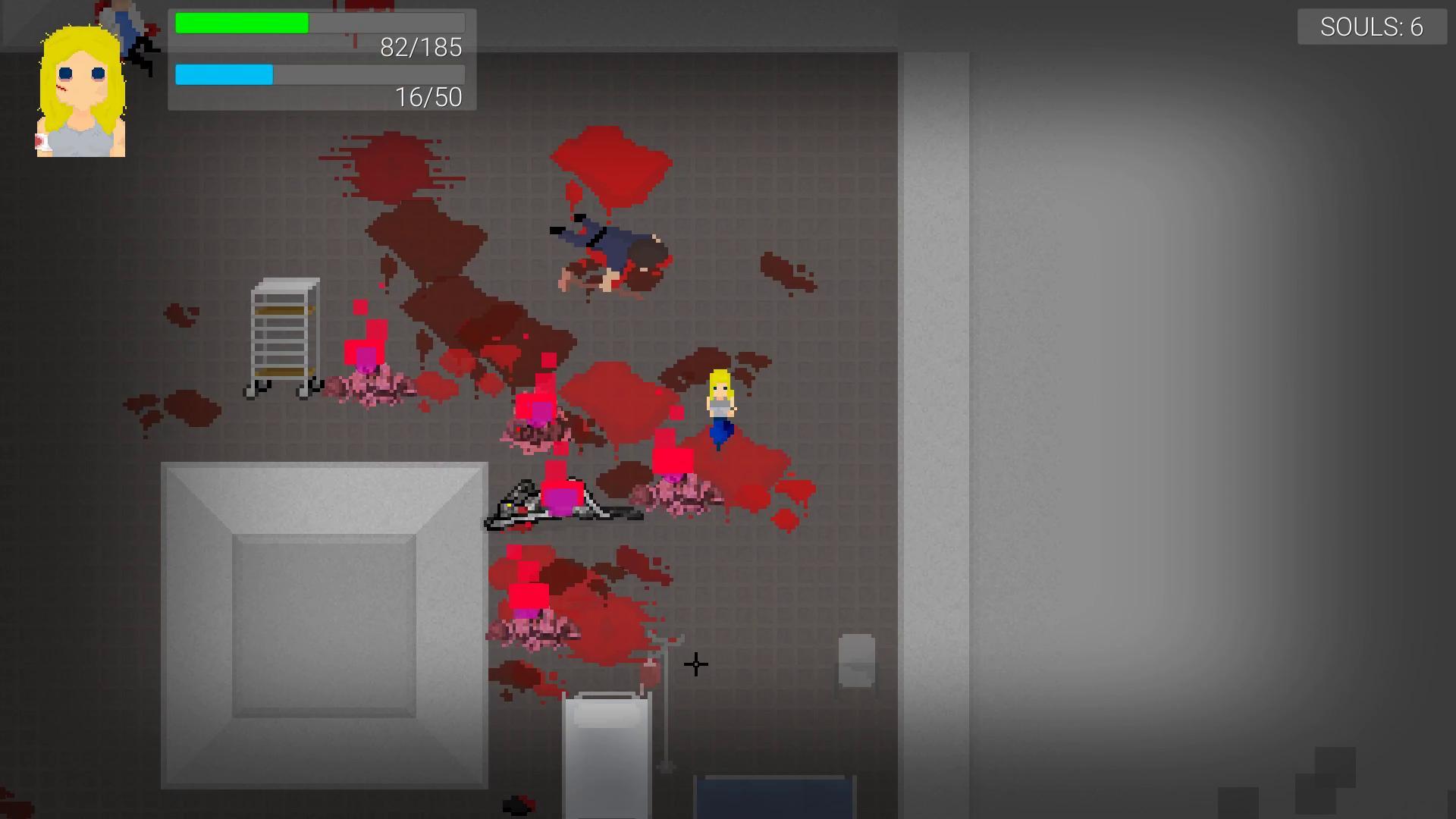Click the player character standing in blood

point(720,406)
